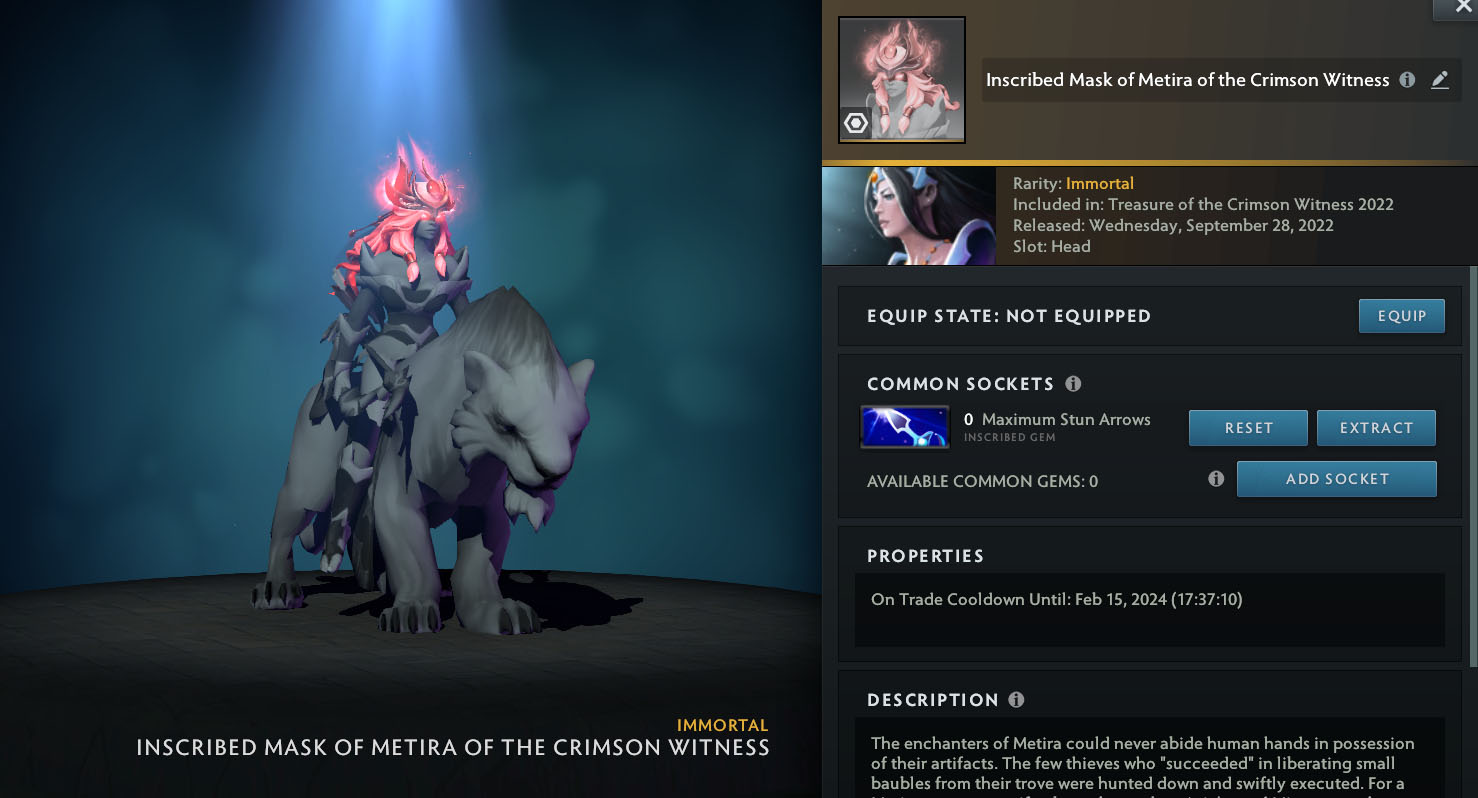This screenshot has height=798, width=1478.
Task: Click the Mirana hero portrait
Action: tap(908, 216)
